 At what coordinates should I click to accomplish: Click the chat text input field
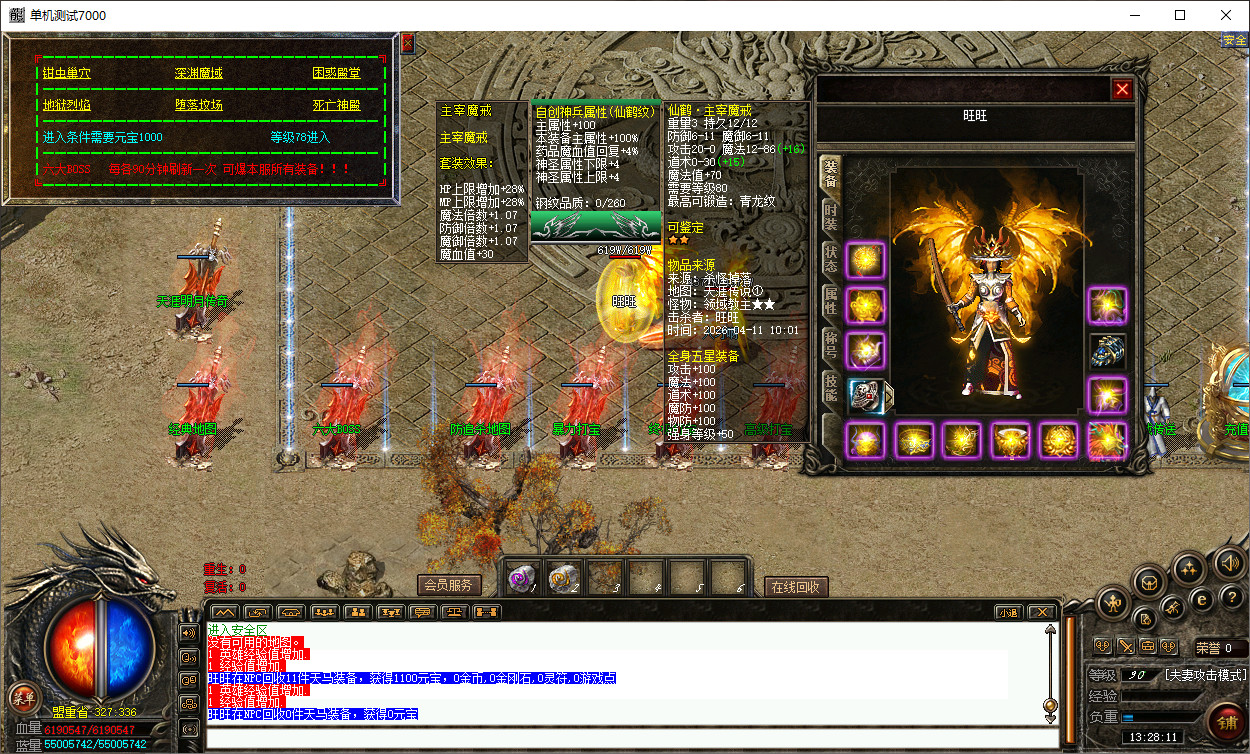coord(630,740)
